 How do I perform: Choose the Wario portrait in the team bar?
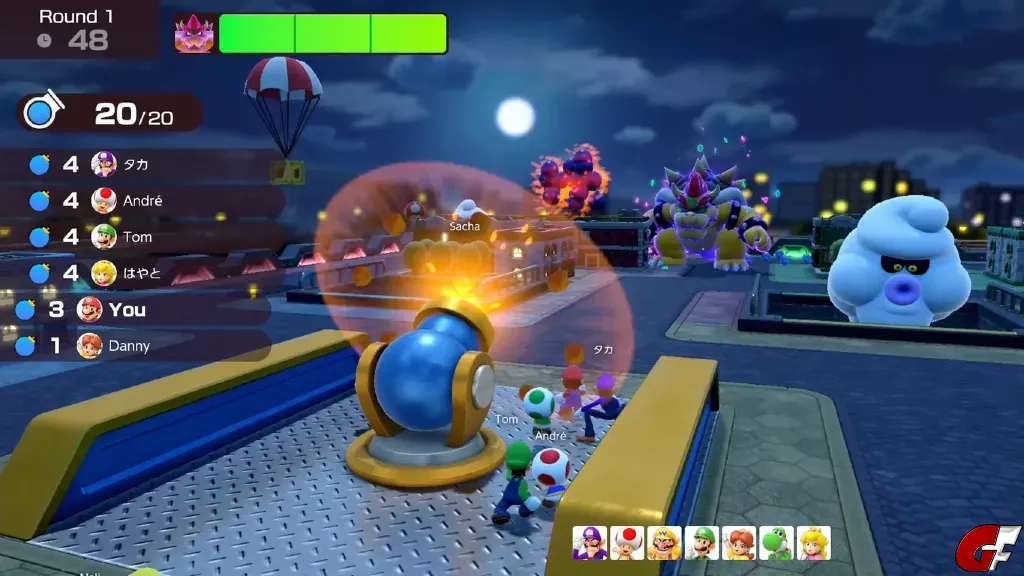(x=664, y=543)
